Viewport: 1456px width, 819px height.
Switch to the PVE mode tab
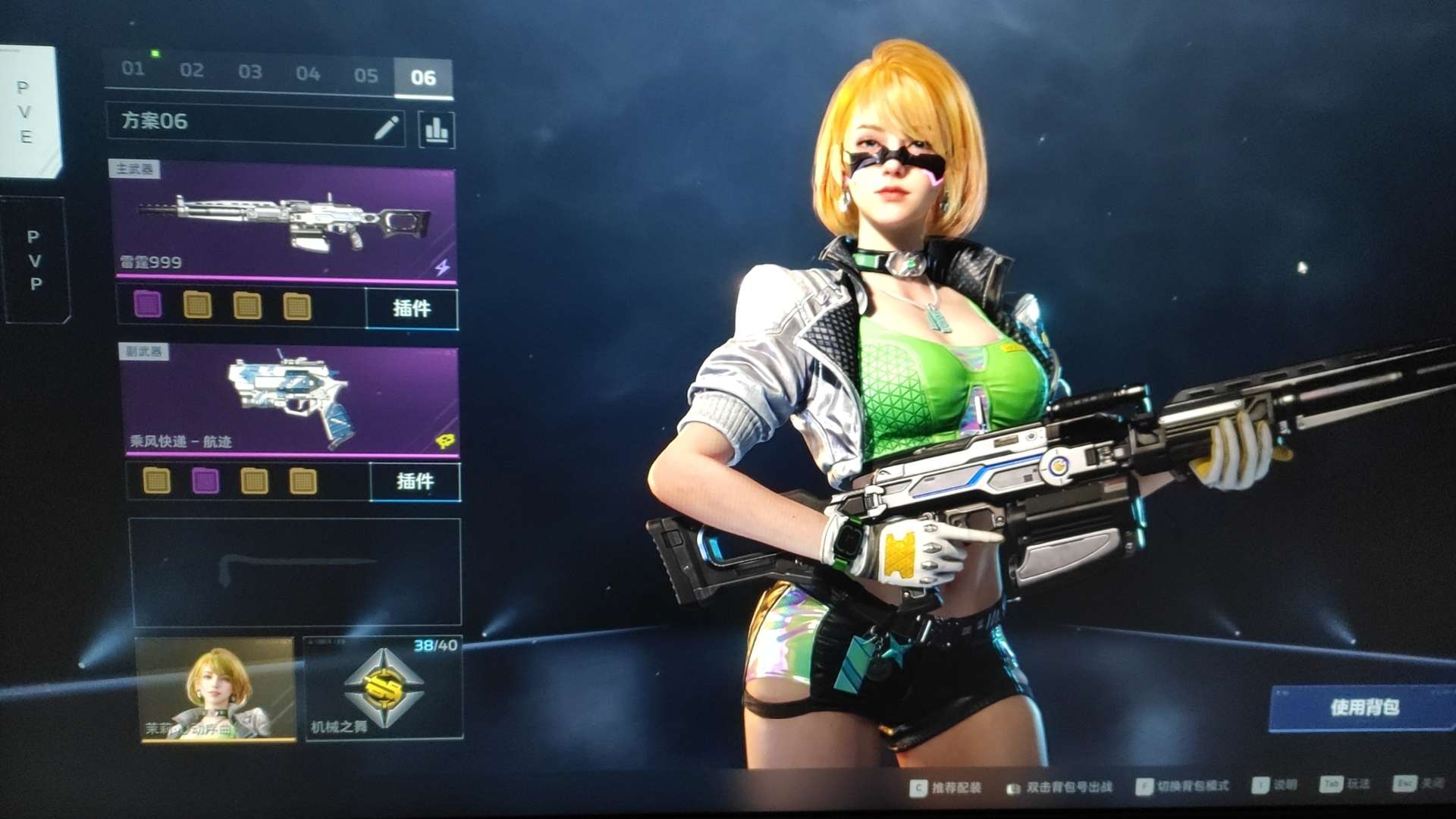tap(27, 112)
